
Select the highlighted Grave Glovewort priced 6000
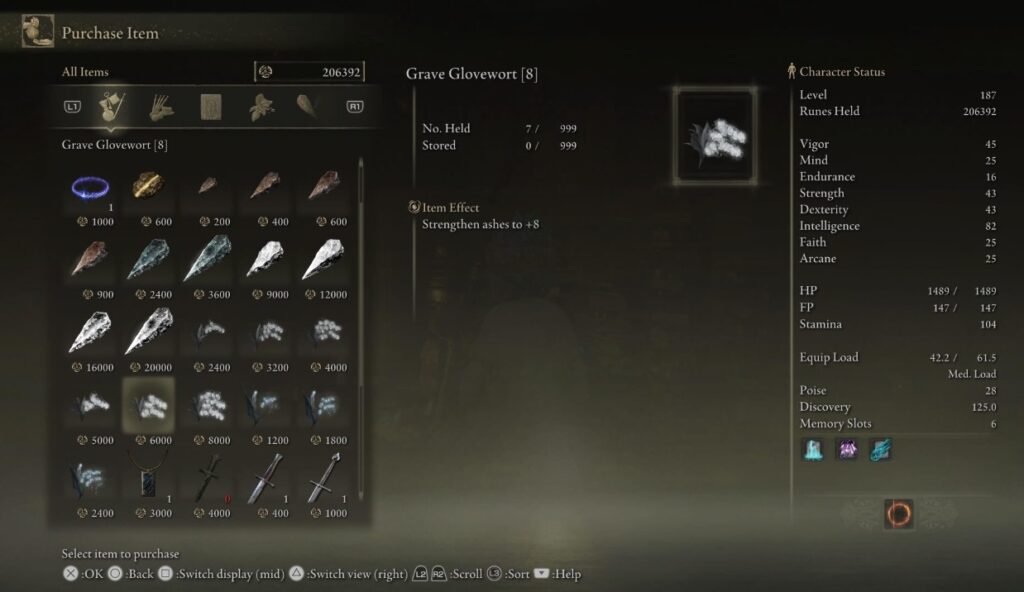click(148, 405)
